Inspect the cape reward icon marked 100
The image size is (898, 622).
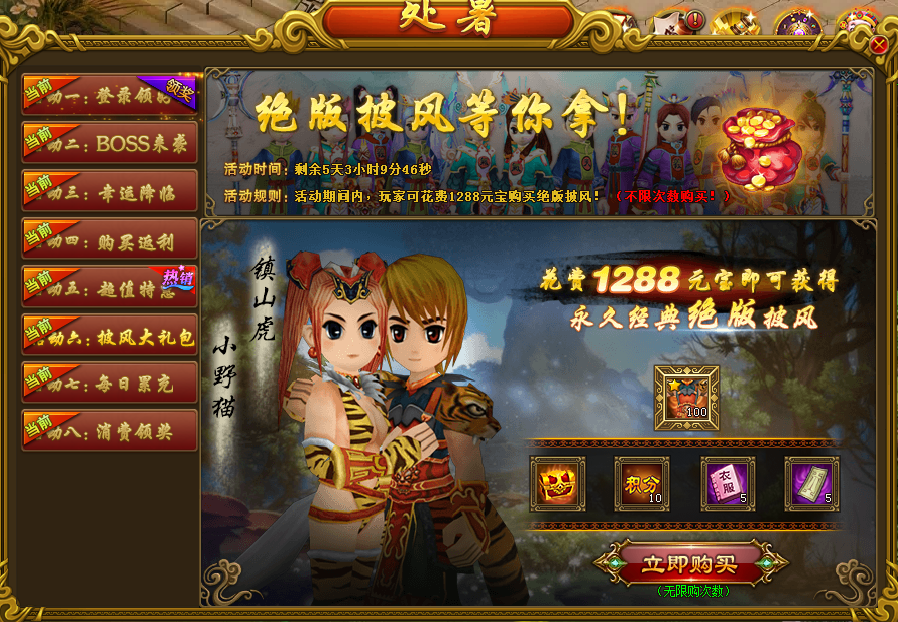click(686, 397)
